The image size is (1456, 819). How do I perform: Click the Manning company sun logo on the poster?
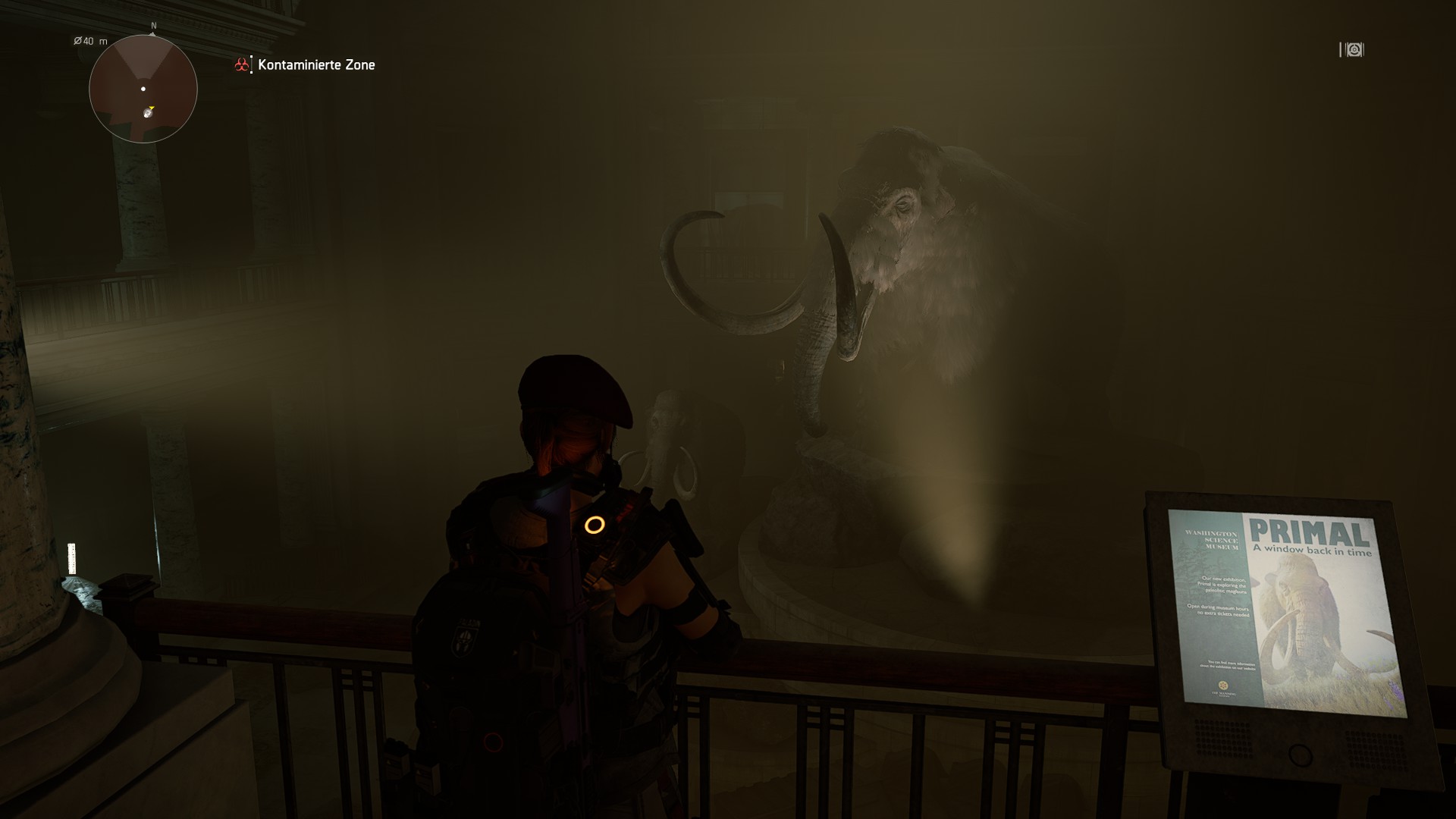1223,683
